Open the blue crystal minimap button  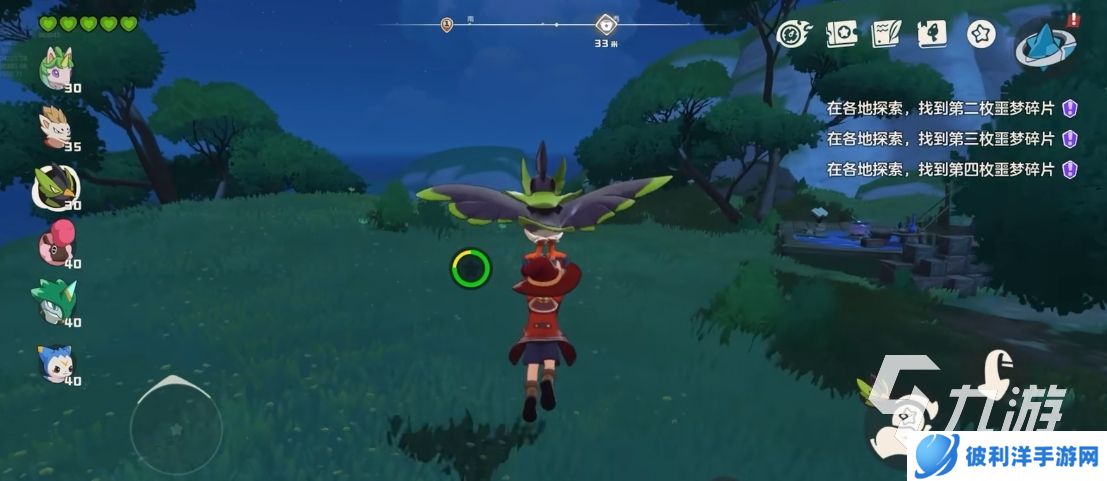coord(1045,44)
